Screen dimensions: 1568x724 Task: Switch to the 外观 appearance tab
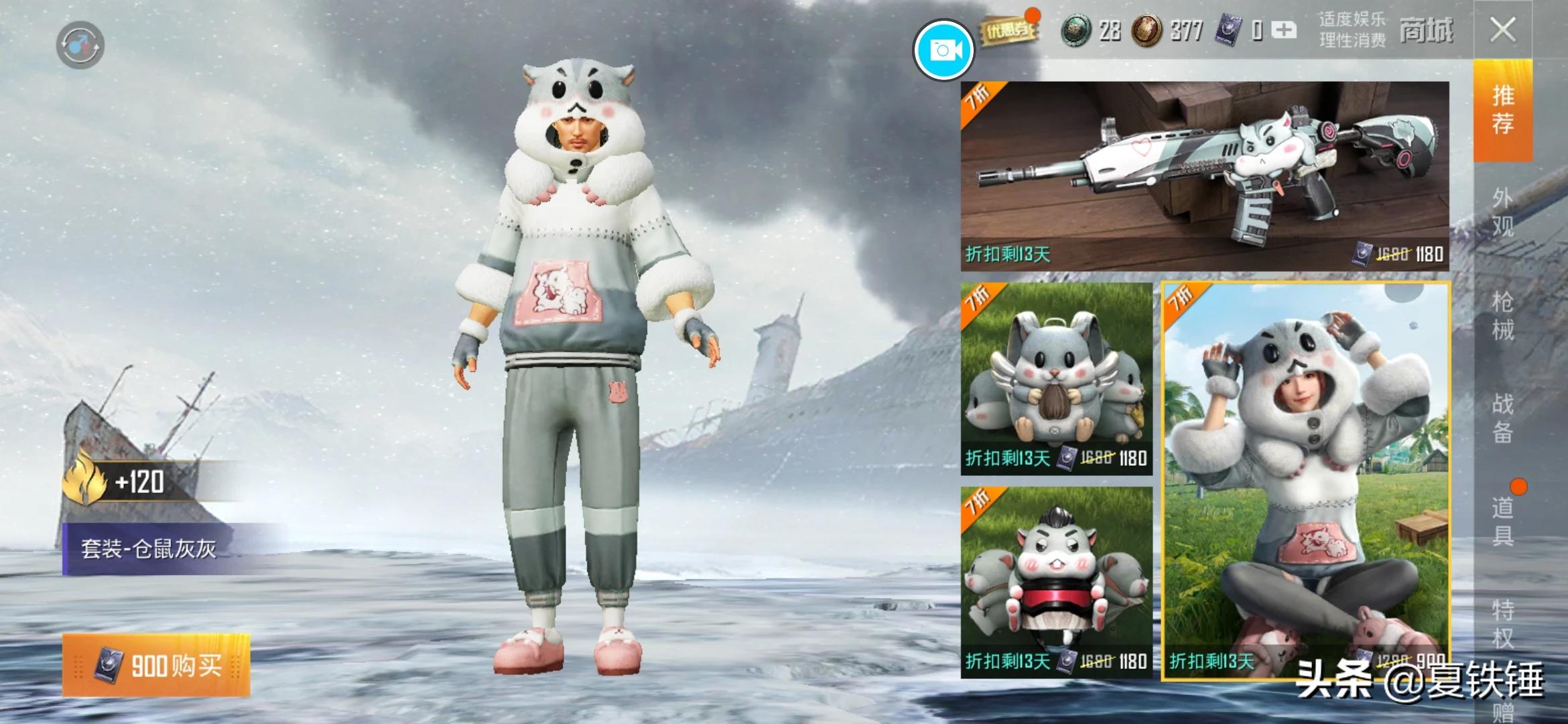[x=1503, y=212]
